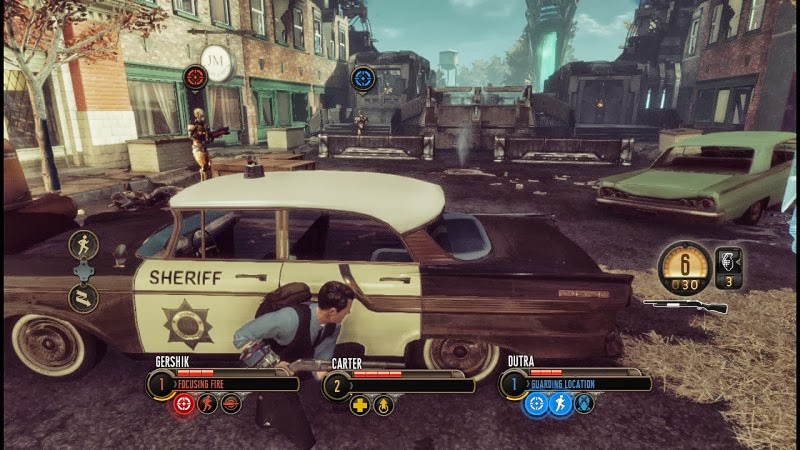Select Carter's numbered level badge
800x450 pixels.
(337, 384)
